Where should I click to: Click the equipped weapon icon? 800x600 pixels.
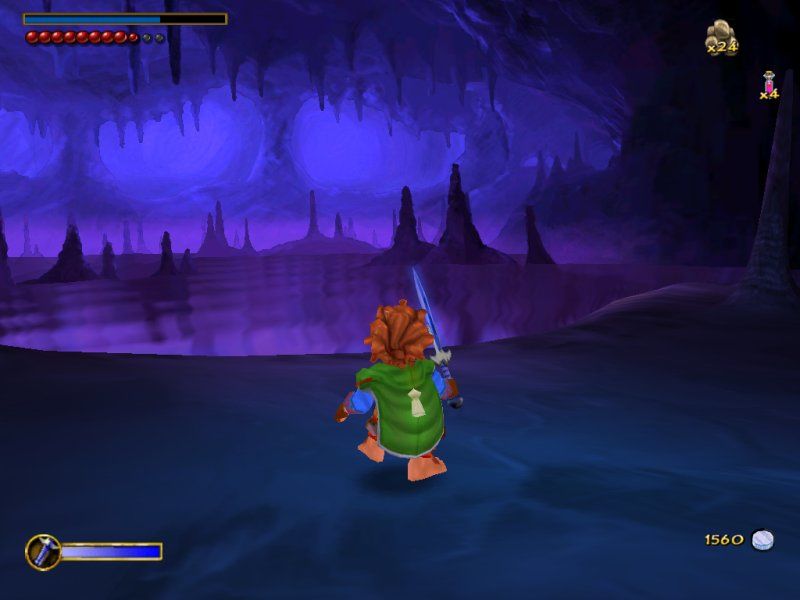[x=42, y=551]
